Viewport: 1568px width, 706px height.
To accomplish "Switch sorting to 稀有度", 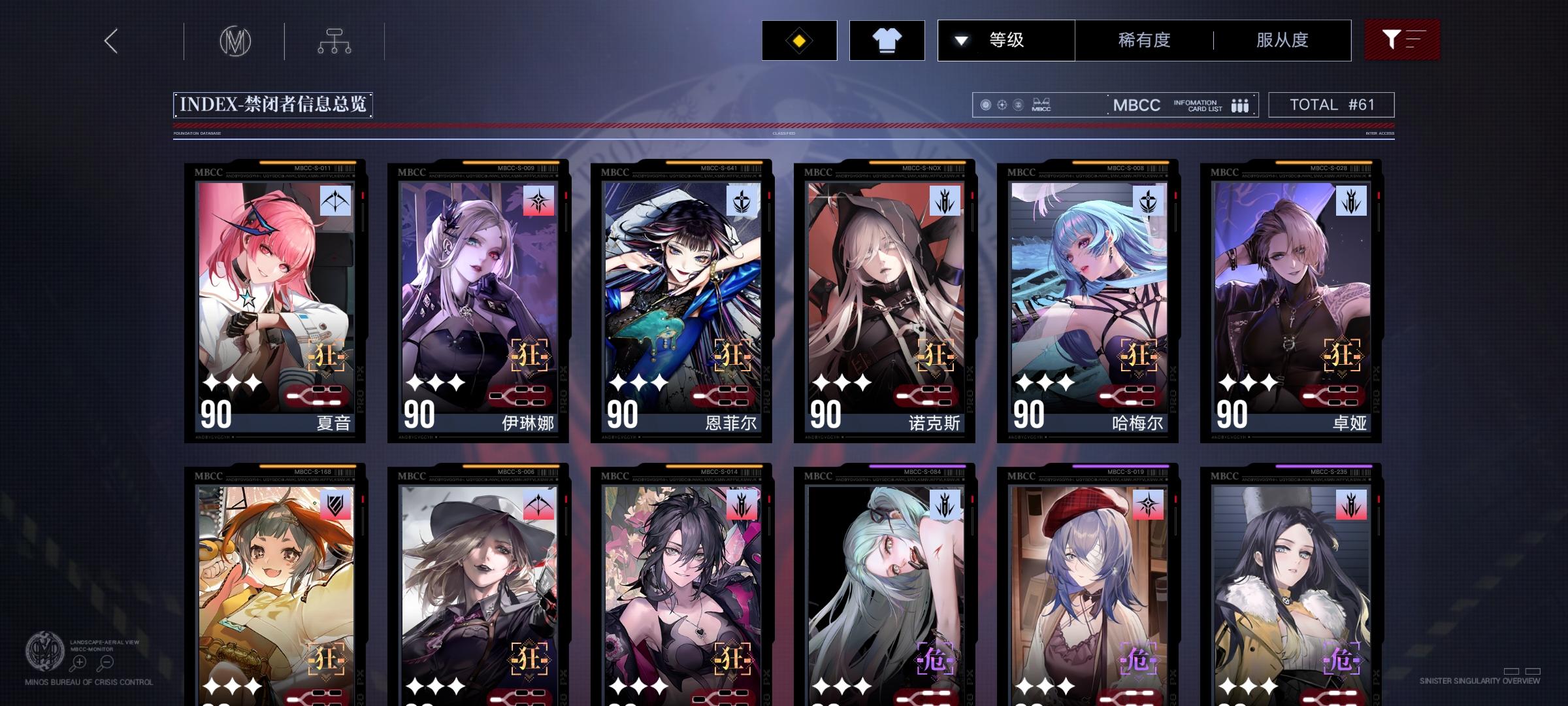I will coord(1143,40).
